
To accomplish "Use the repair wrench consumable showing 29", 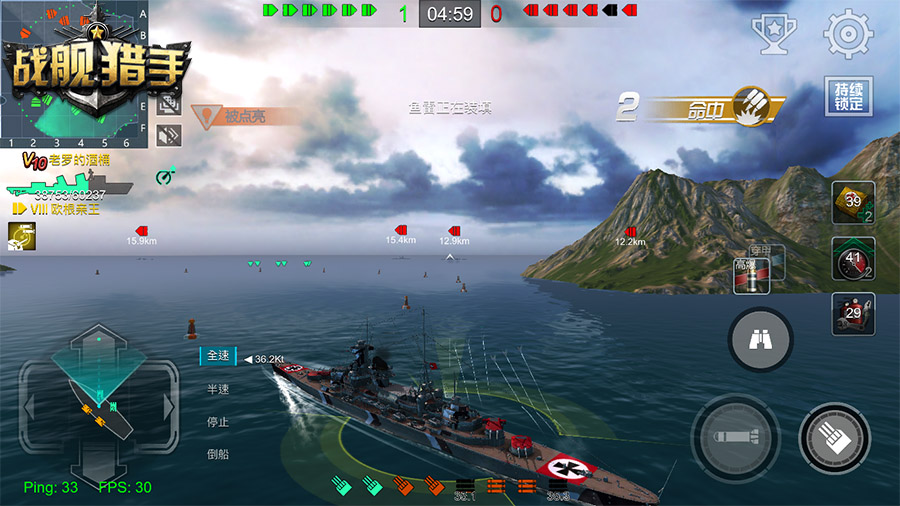I will click(x=853, y=314).
